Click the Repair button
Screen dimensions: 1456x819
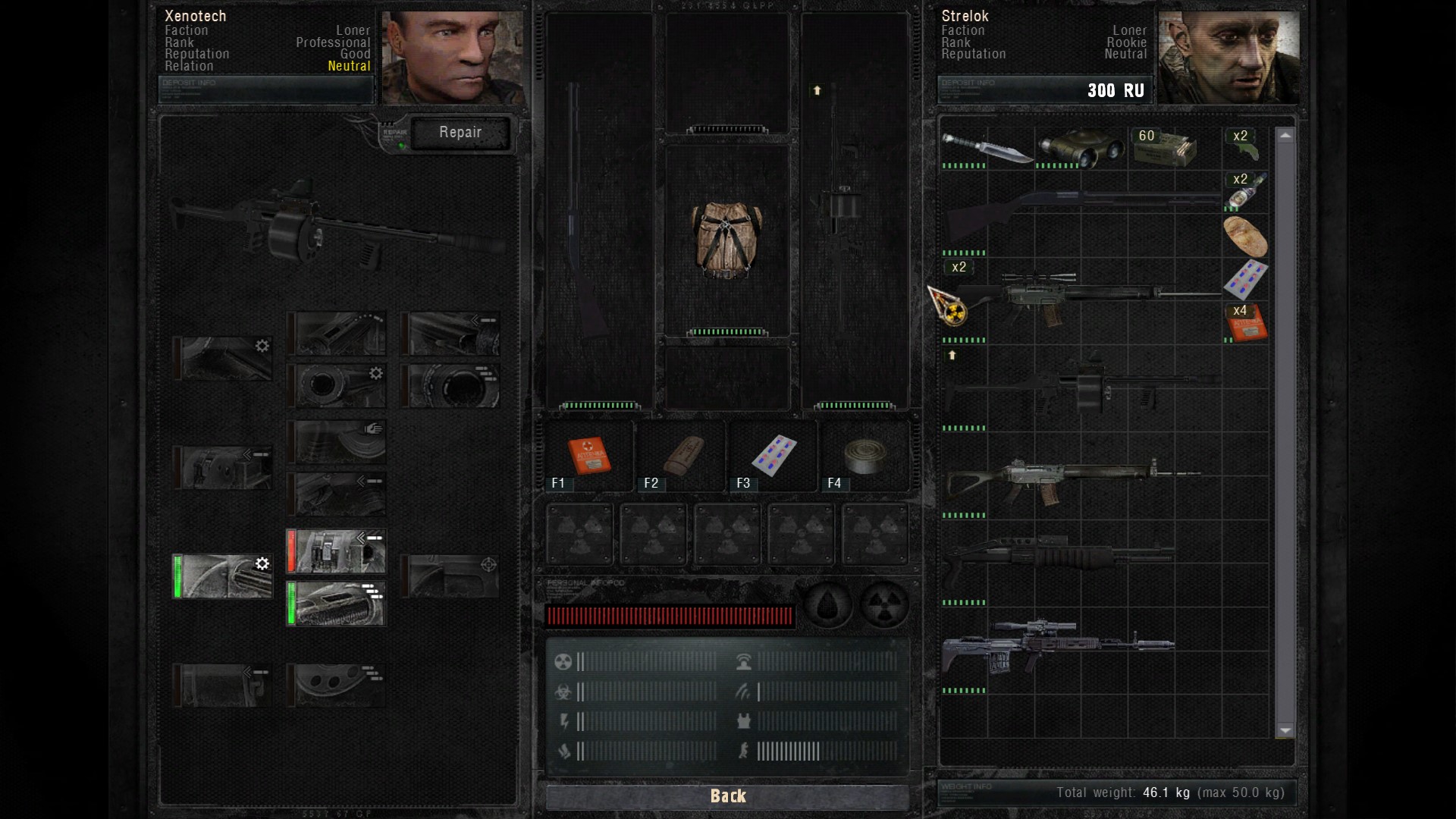(460, 133)
